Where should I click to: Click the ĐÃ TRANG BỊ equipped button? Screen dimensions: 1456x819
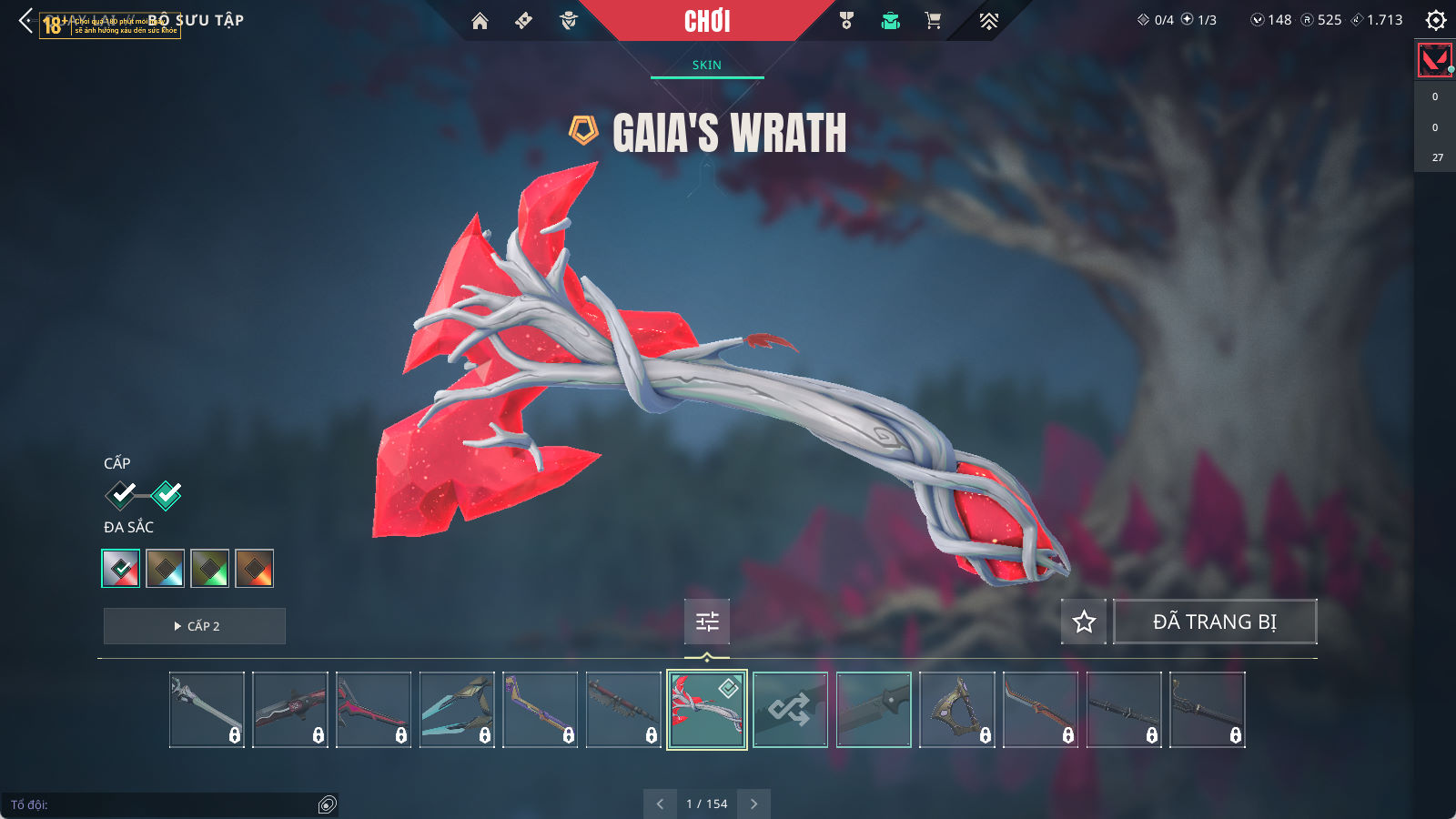1215,622
